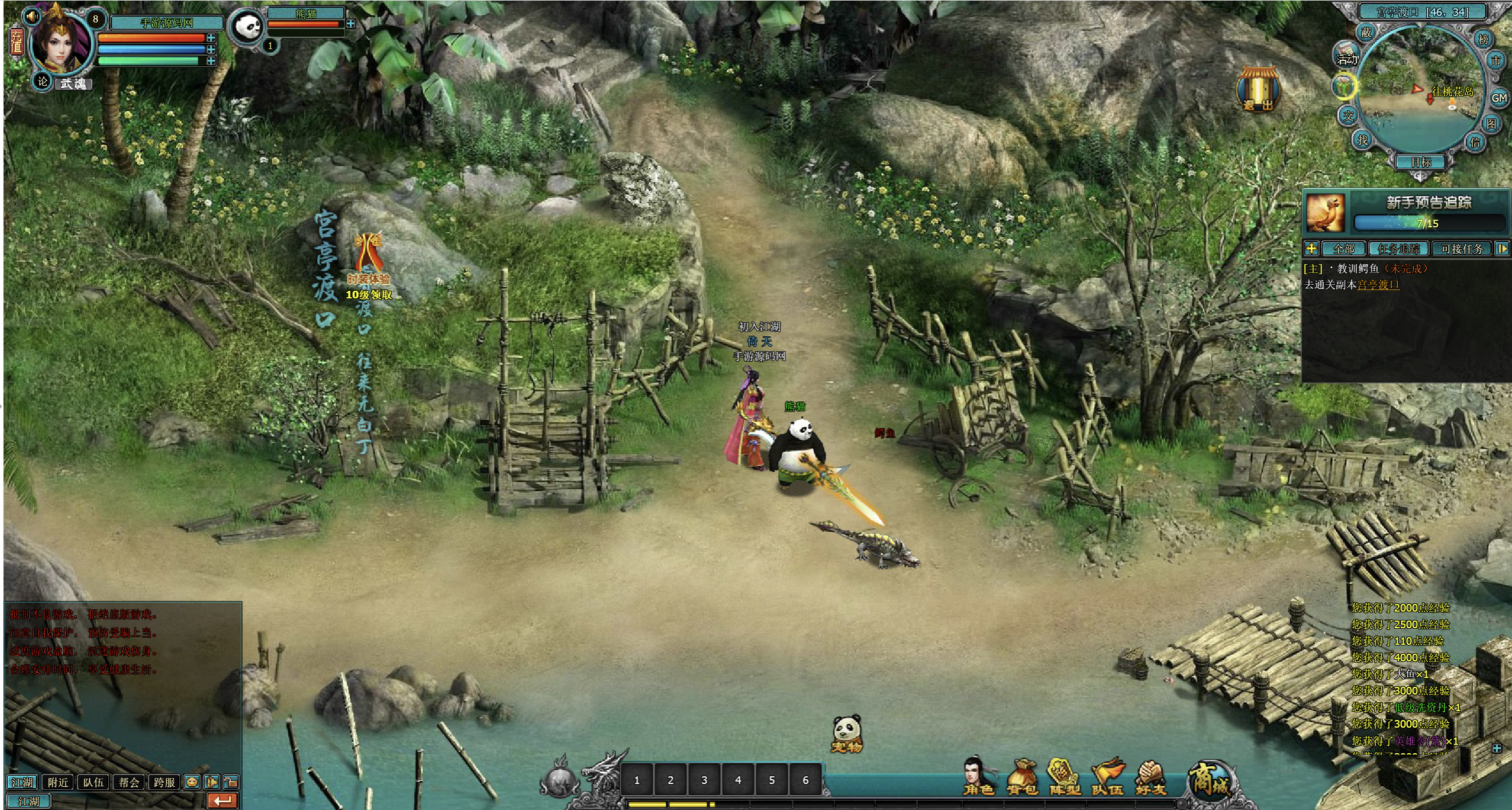Open the 活动 events button
The image size is (1512, 810).
[x=1347, y=56]
